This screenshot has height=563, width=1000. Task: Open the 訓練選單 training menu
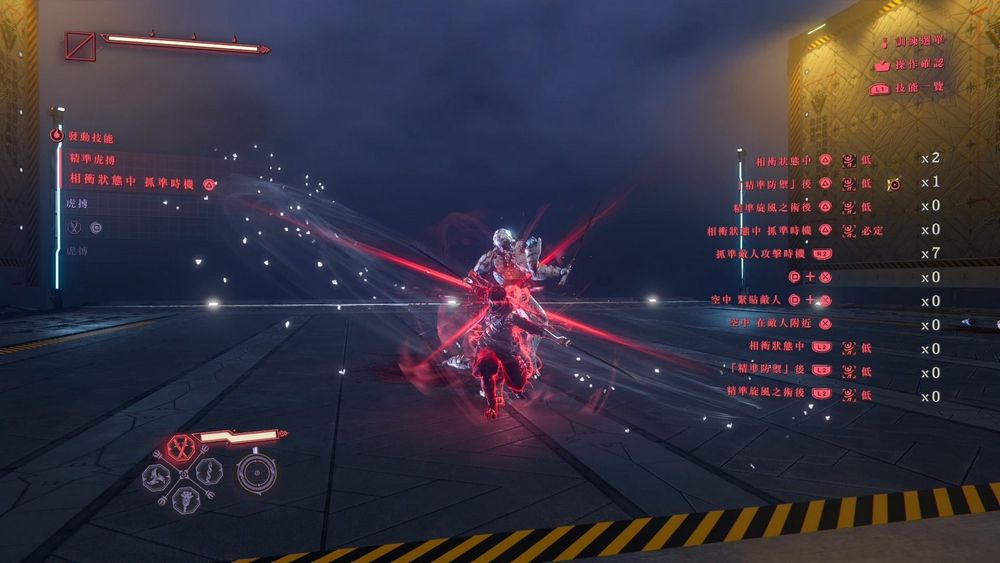tap(917, 42)
